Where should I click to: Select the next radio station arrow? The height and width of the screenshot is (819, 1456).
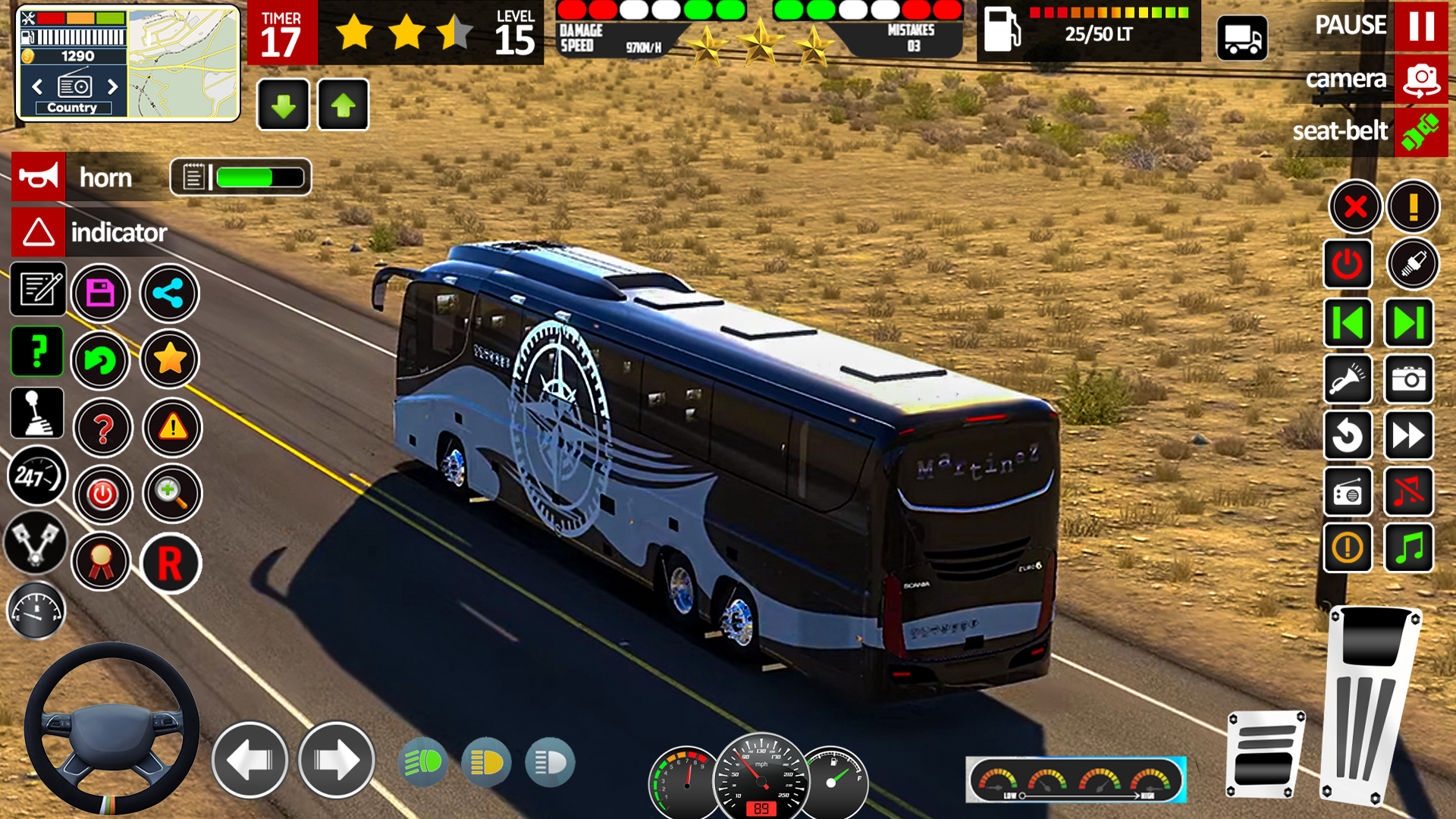click(113, 86)
